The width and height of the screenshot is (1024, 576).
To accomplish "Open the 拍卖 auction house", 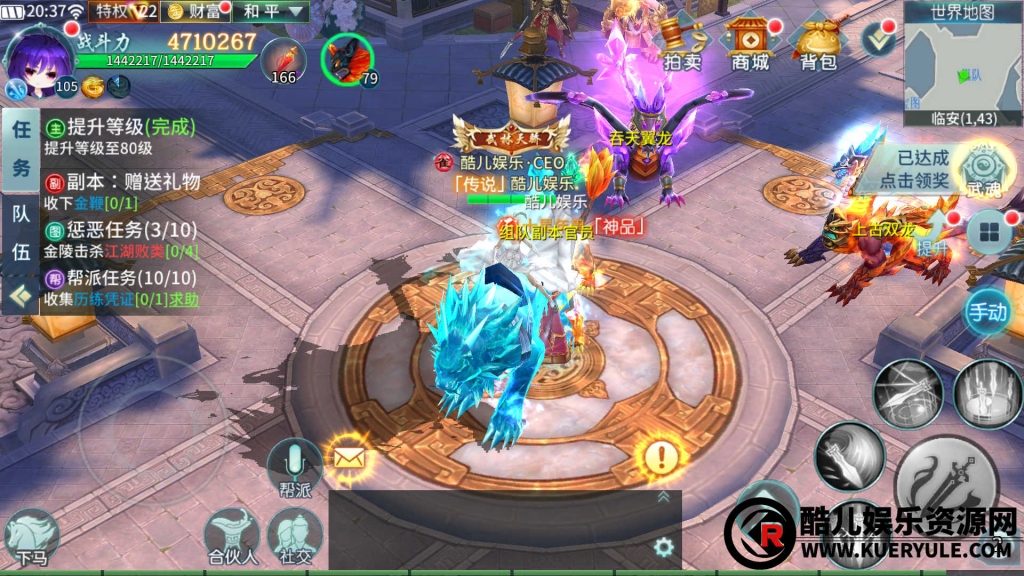I will pyautogui.click(x=683, y=45).
